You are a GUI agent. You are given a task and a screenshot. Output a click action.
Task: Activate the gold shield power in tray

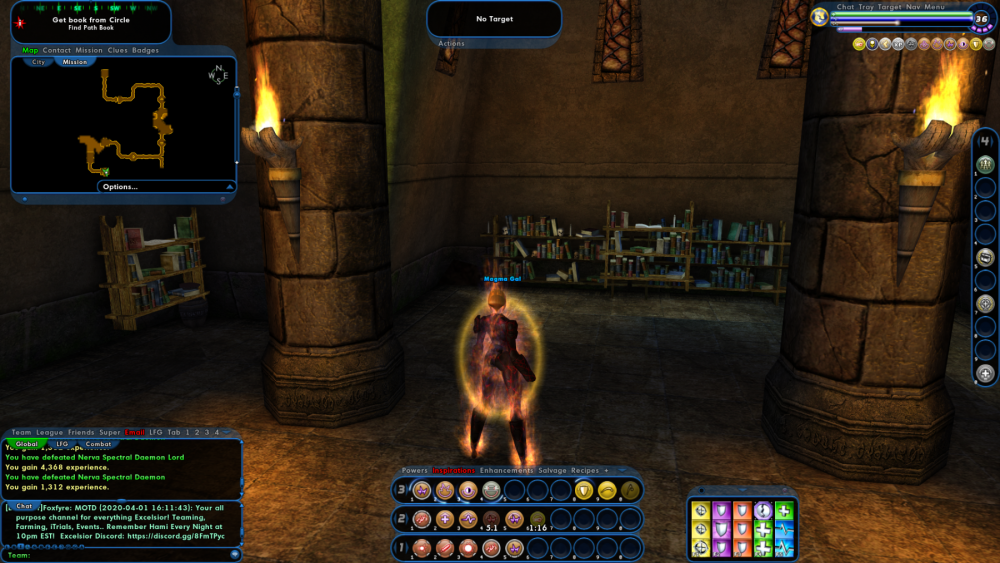pos(583,491)
